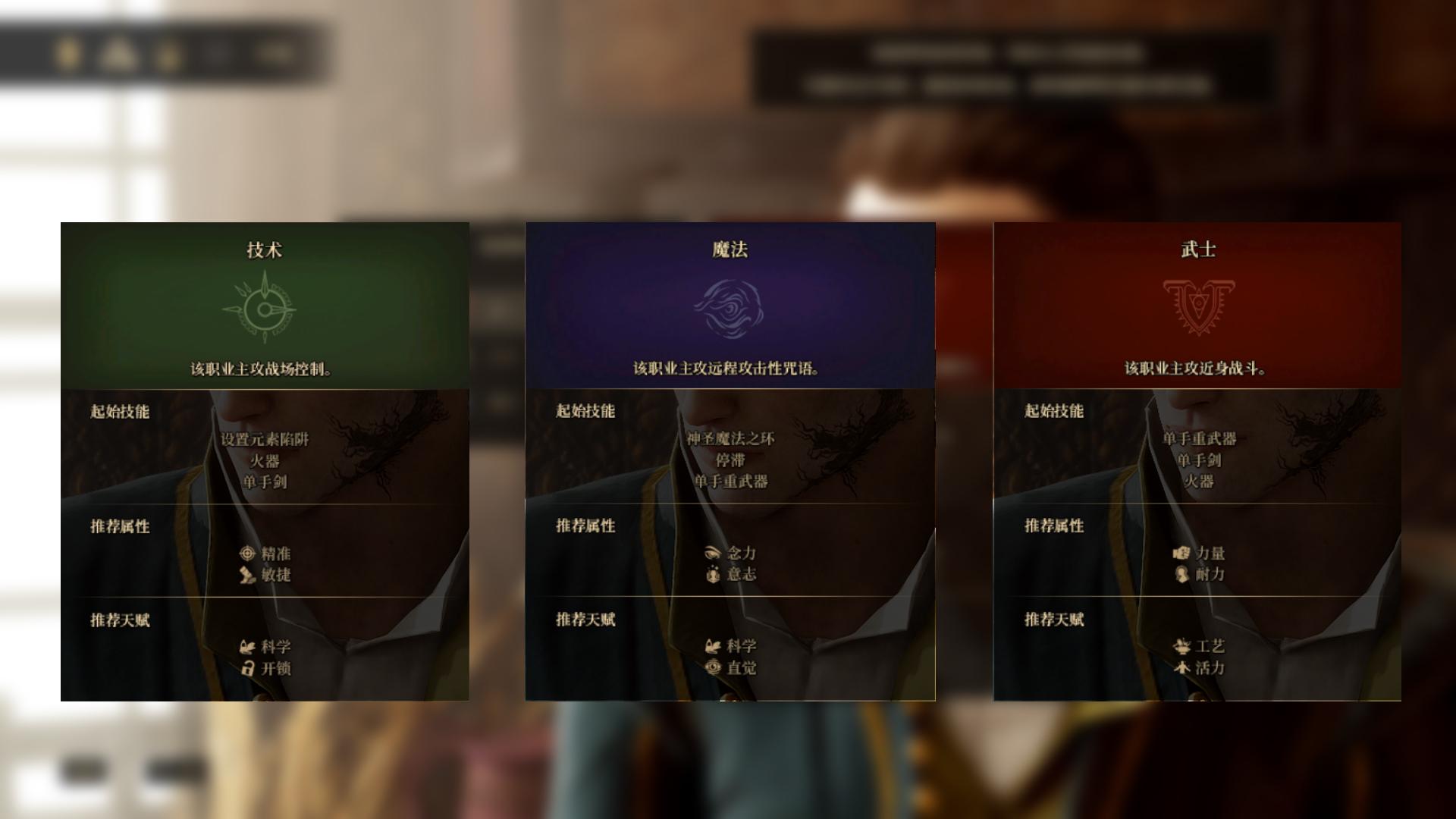Click the 科学 science talent icon under Technical
This screenshot has height=819, width=1456.
click(x=245, y=647)
